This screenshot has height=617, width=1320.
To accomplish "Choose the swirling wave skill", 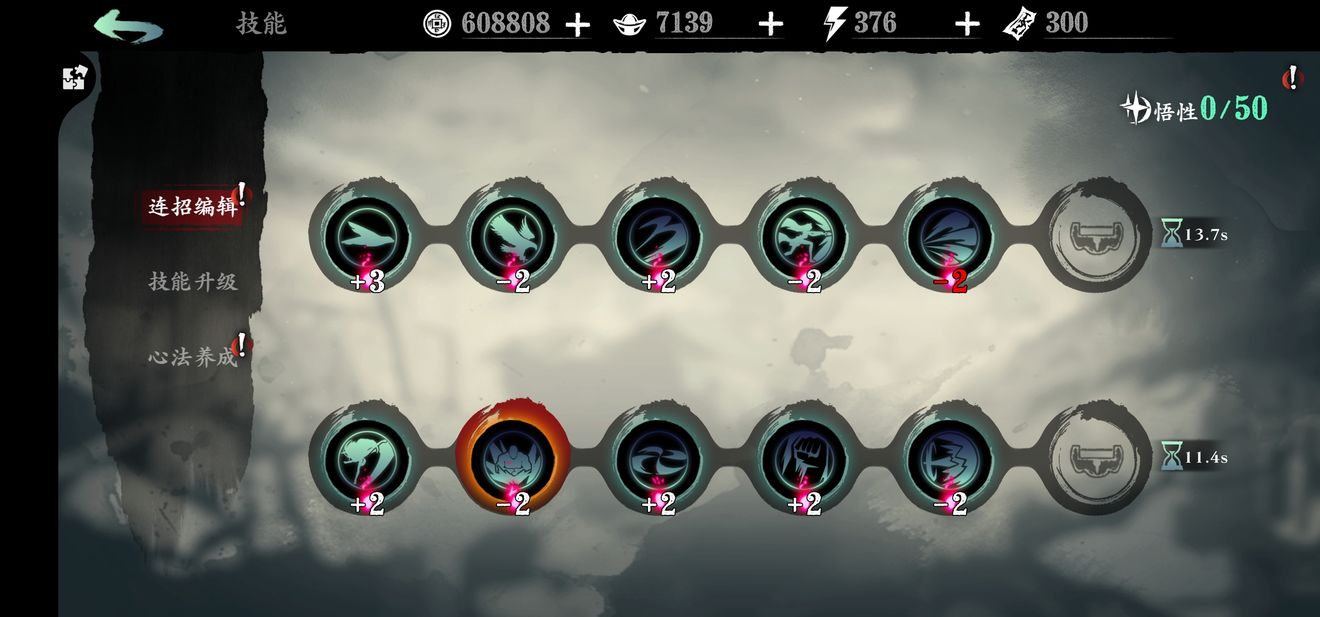I will pos(658,458).
